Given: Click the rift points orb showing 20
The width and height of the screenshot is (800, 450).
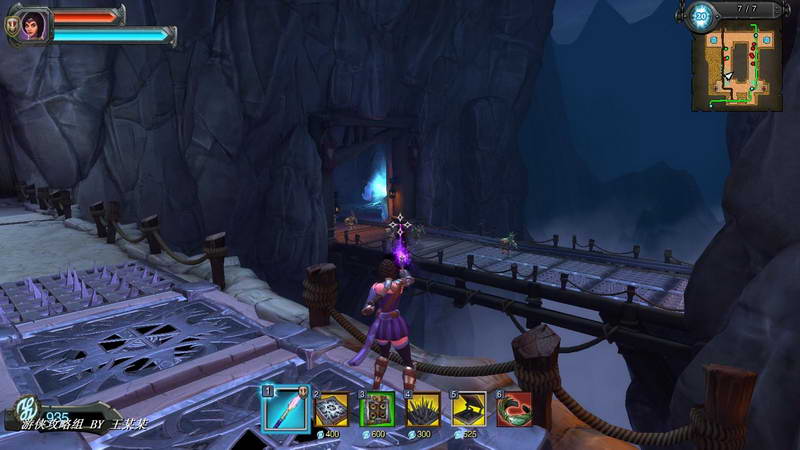Looking at the screenshot, I should 701,15.
